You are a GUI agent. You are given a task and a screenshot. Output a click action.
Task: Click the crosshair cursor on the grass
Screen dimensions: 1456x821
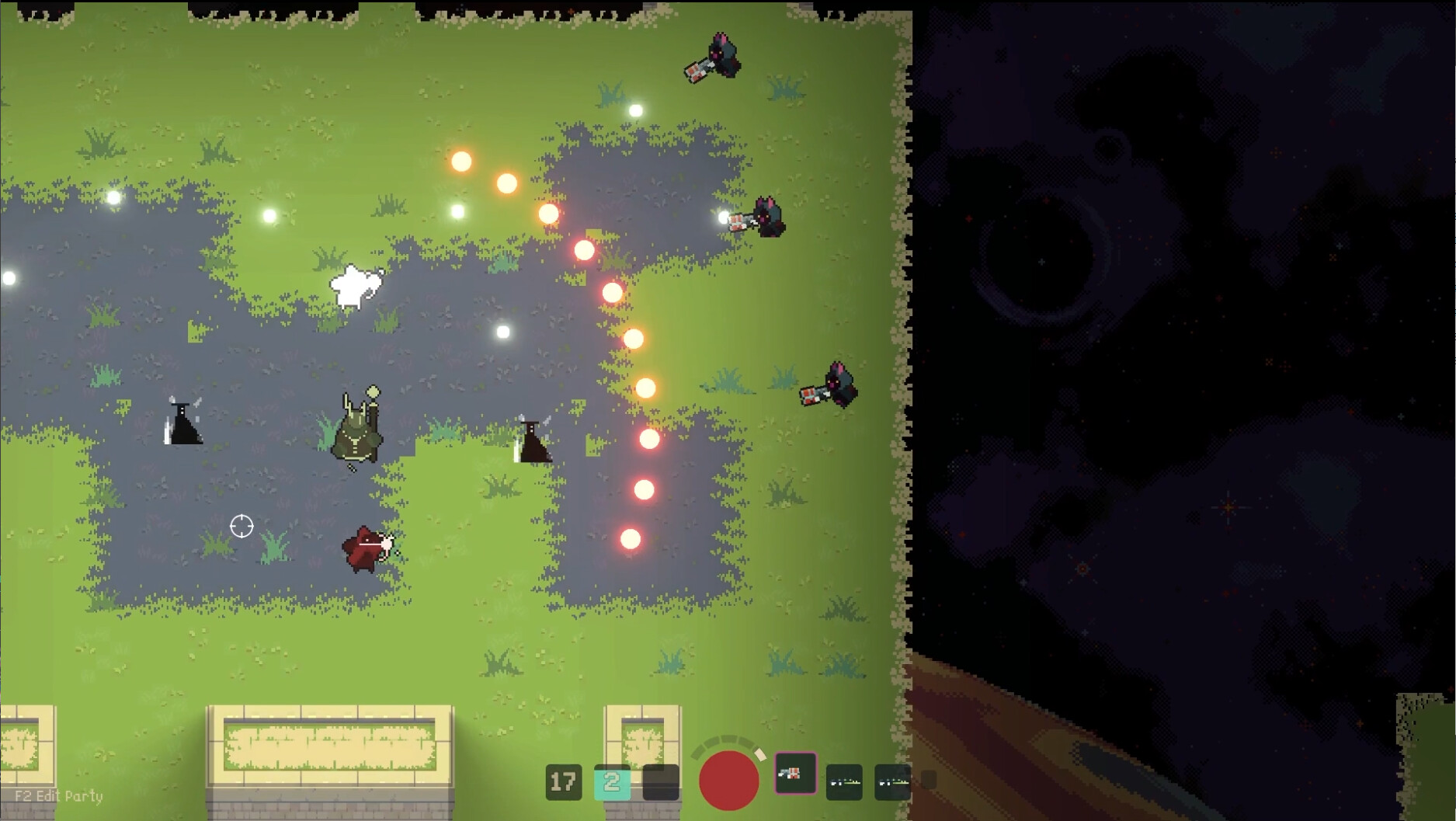pos(241,527)
